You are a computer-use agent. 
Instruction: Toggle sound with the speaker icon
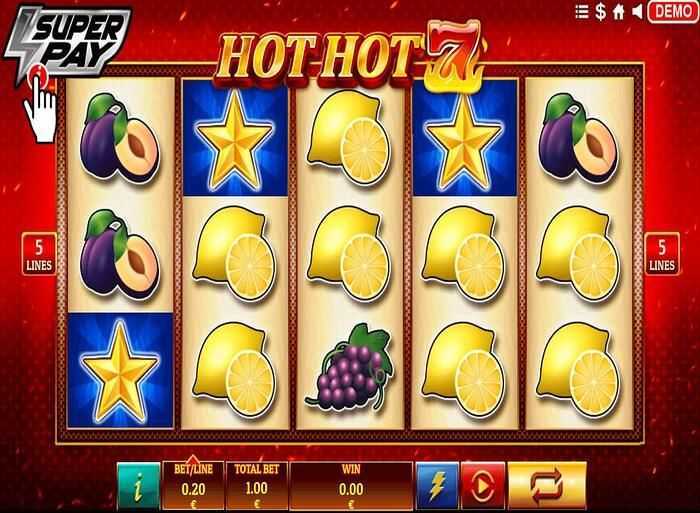(636, 12)
